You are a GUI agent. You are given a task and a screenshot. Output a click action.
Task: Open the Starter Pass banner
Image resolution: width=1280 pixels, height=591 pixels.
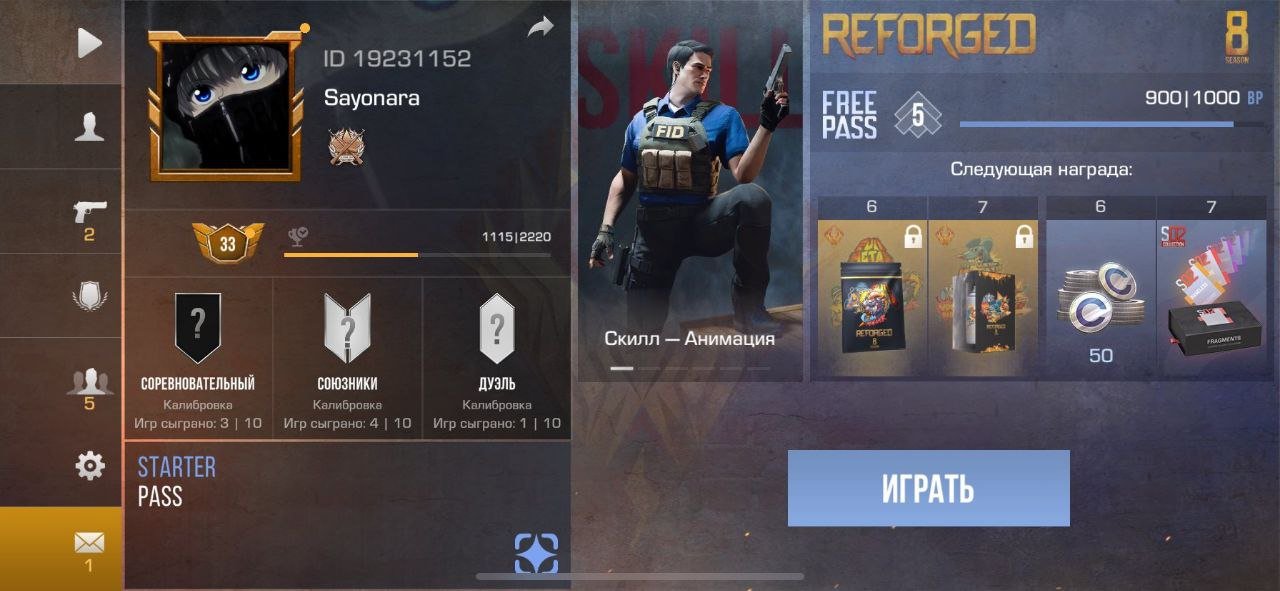point(176,480)
